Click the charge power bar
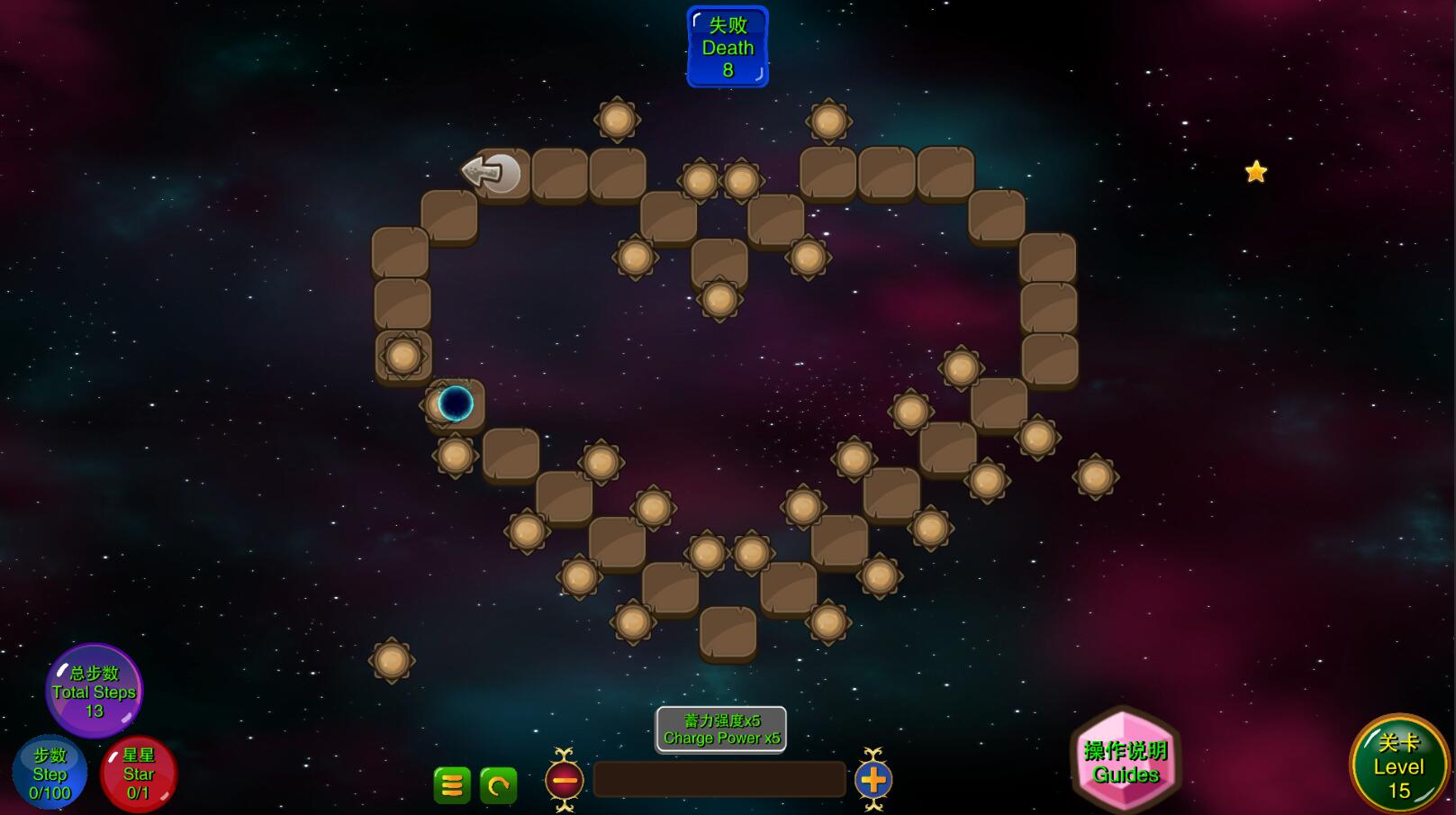This screenshot has height=815, width=1456. (719, 780)
